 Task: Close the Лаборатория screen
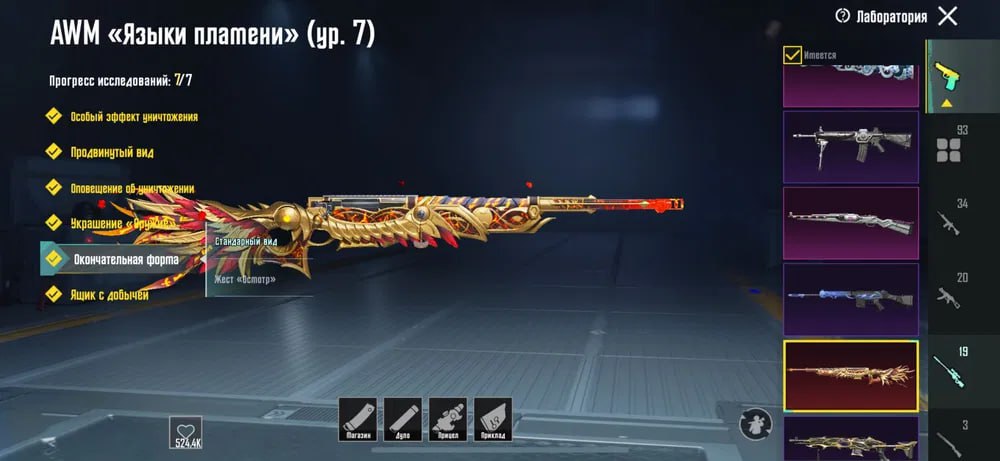point(948,16)
